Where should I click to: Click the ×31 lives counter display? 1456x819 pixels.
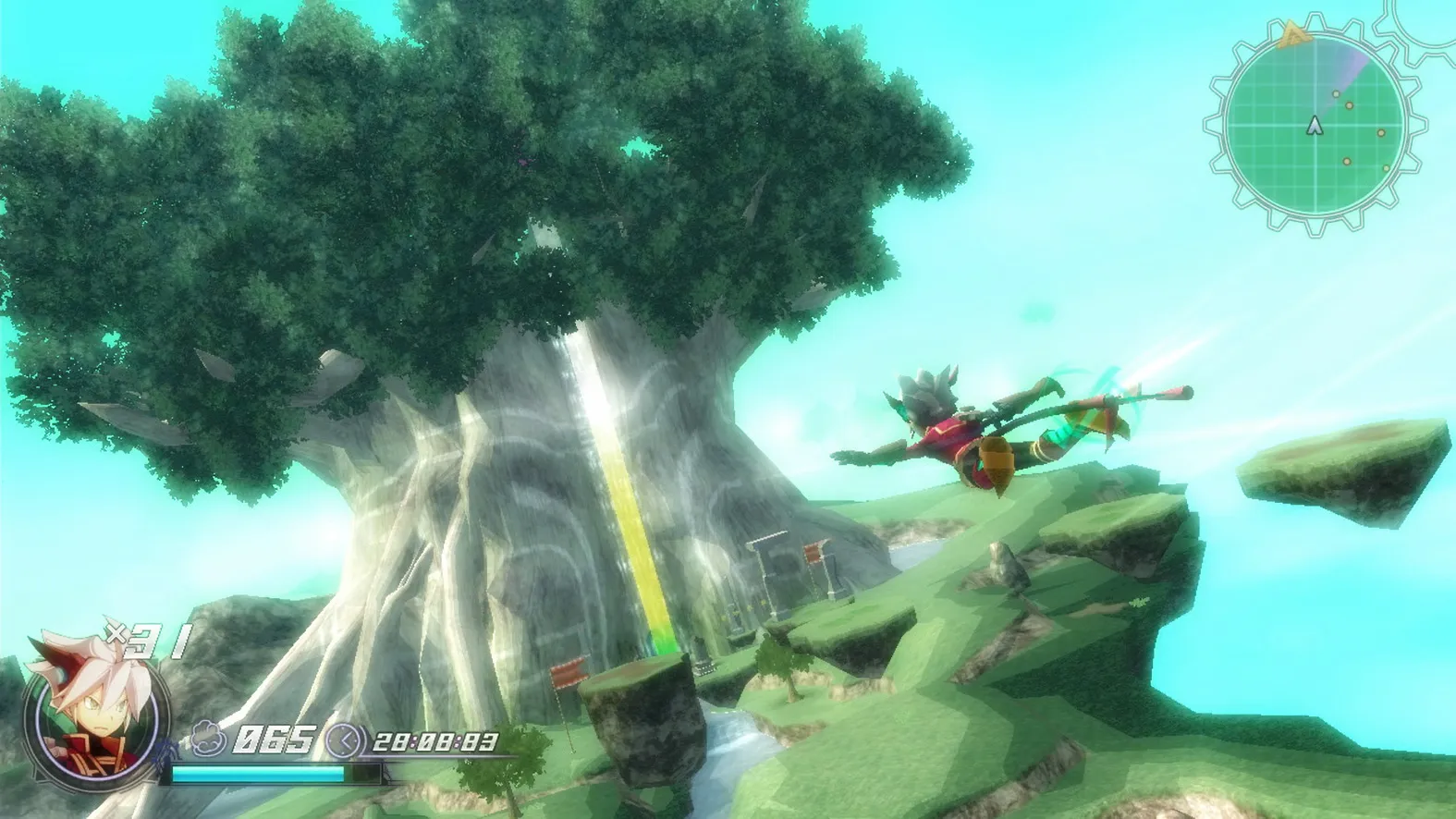[143, 640]
